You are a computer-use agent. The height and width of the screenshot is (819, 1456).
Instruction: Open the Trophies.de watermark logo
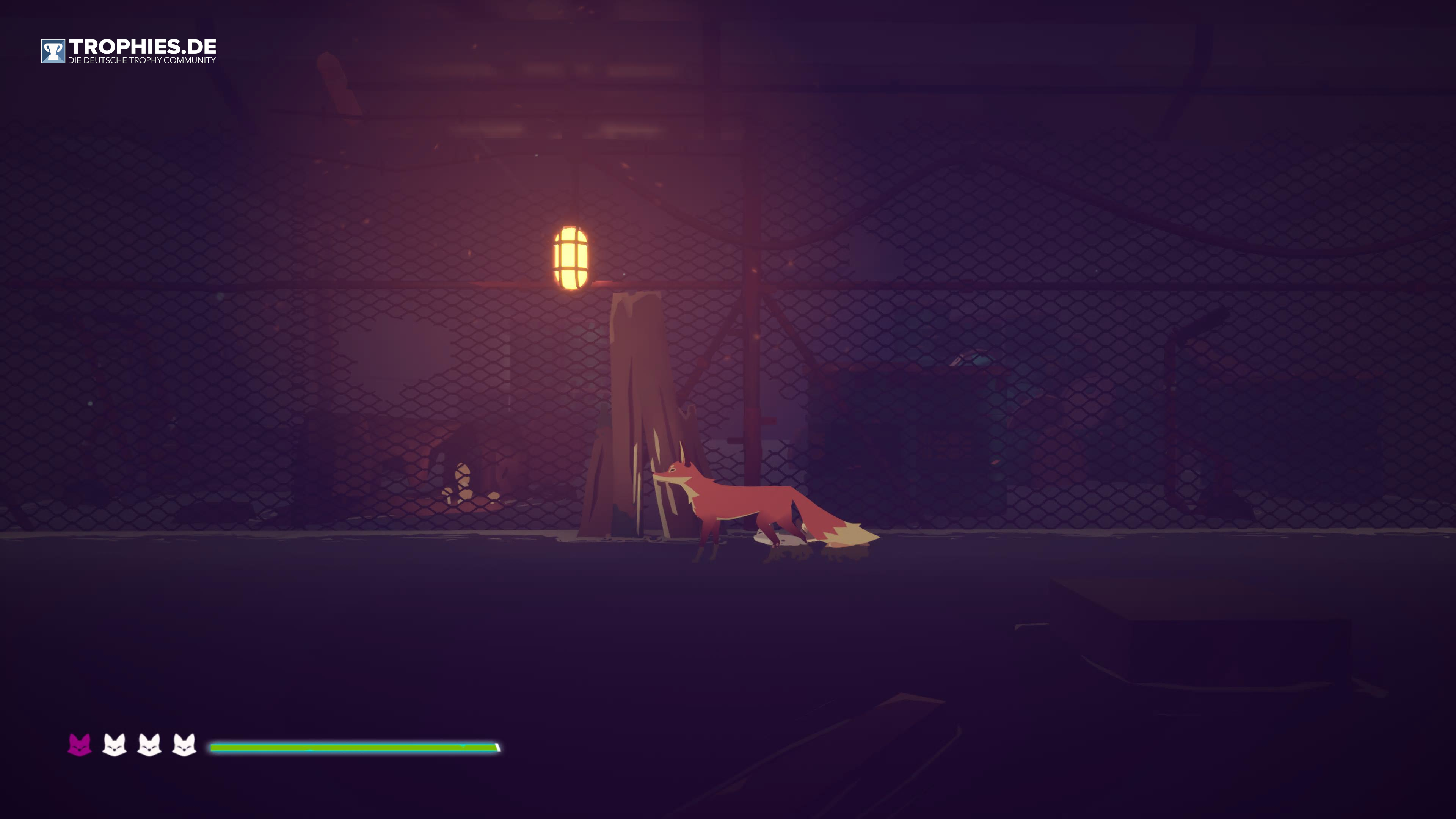pyautogui.click(x=128, y=51)
